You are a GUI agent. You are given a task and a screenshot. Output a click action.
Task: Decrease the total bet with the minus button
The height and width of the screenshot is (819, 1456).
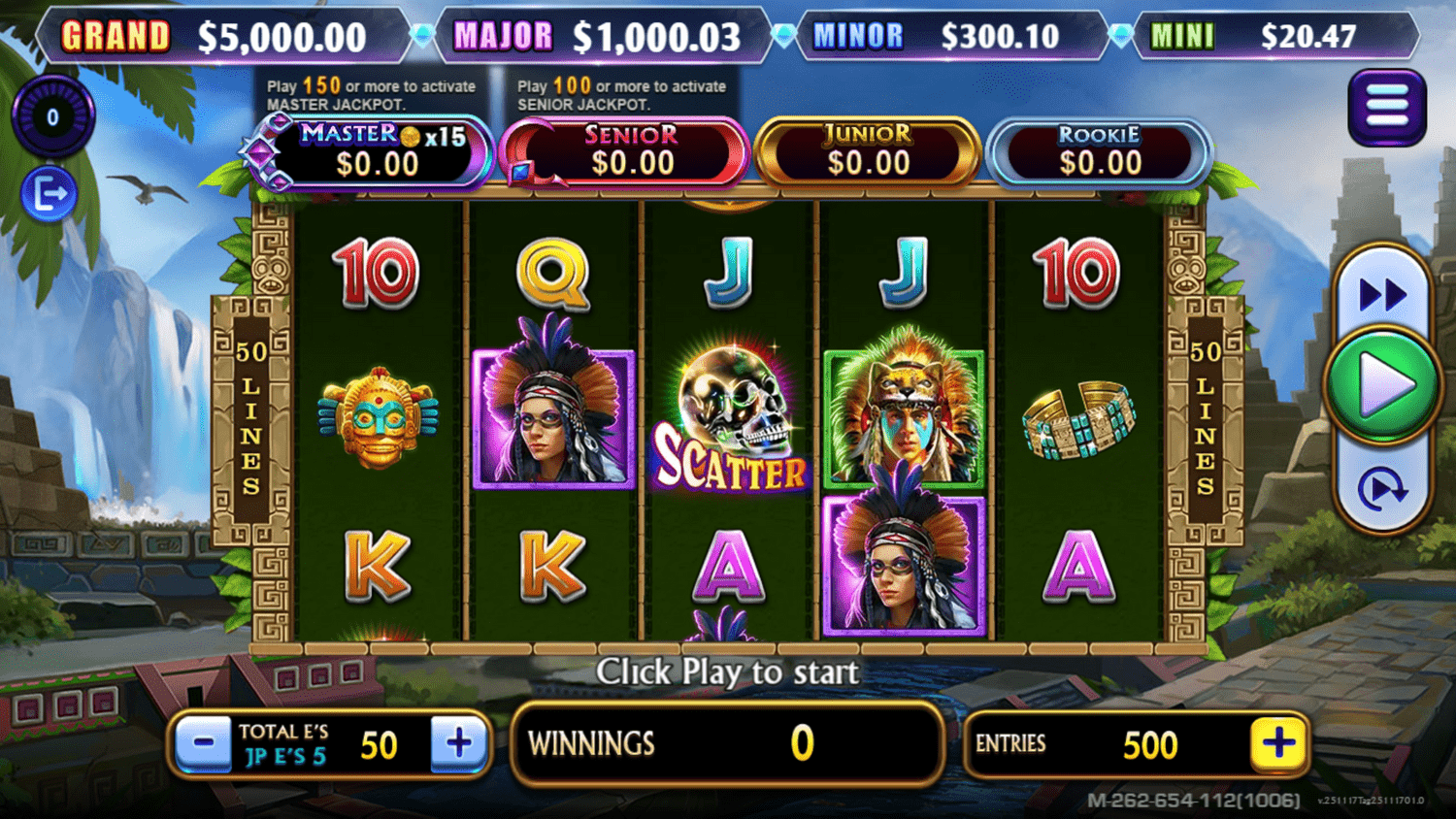[x=204, y=744]
